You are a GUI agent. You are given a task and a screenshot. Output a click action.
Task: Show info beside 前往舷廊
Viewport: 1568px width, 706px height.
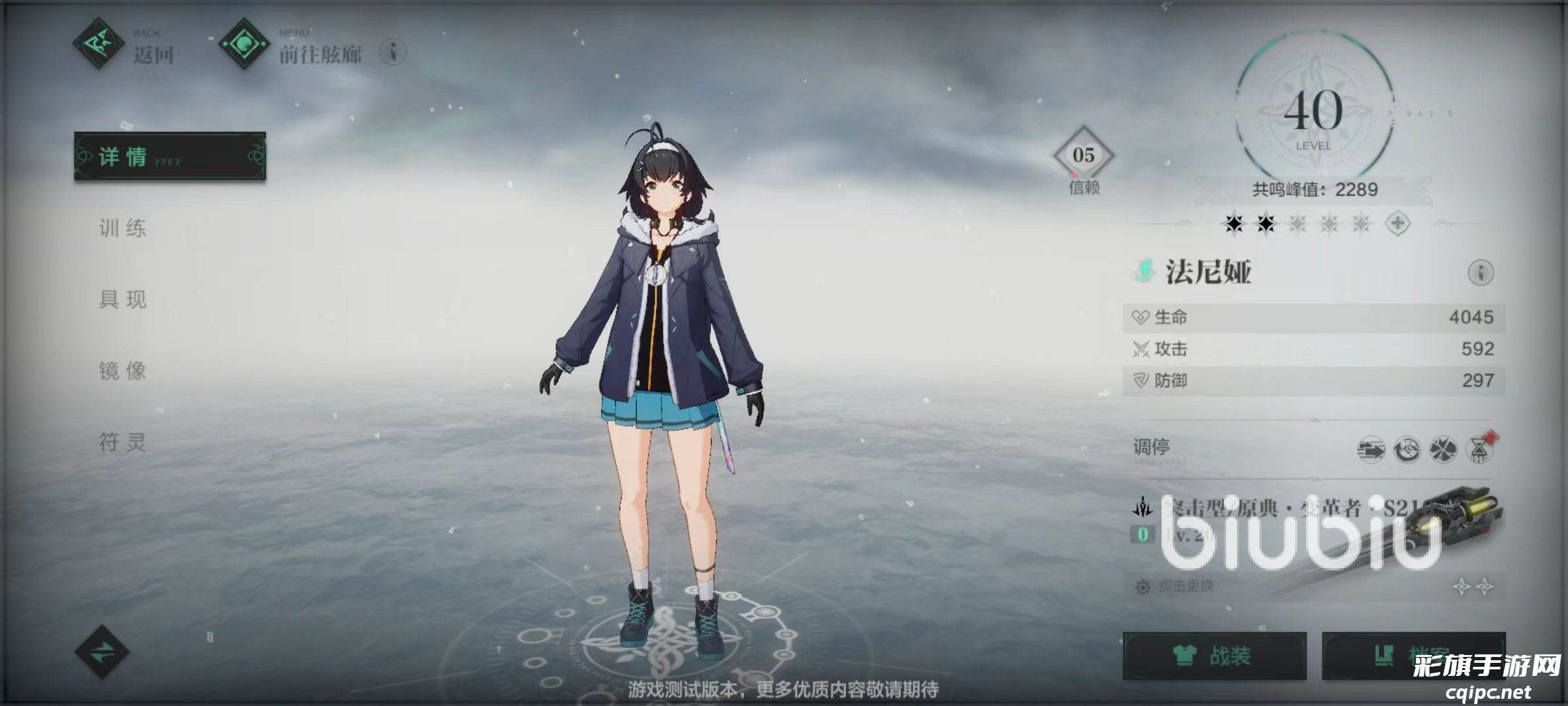[393, 52]
